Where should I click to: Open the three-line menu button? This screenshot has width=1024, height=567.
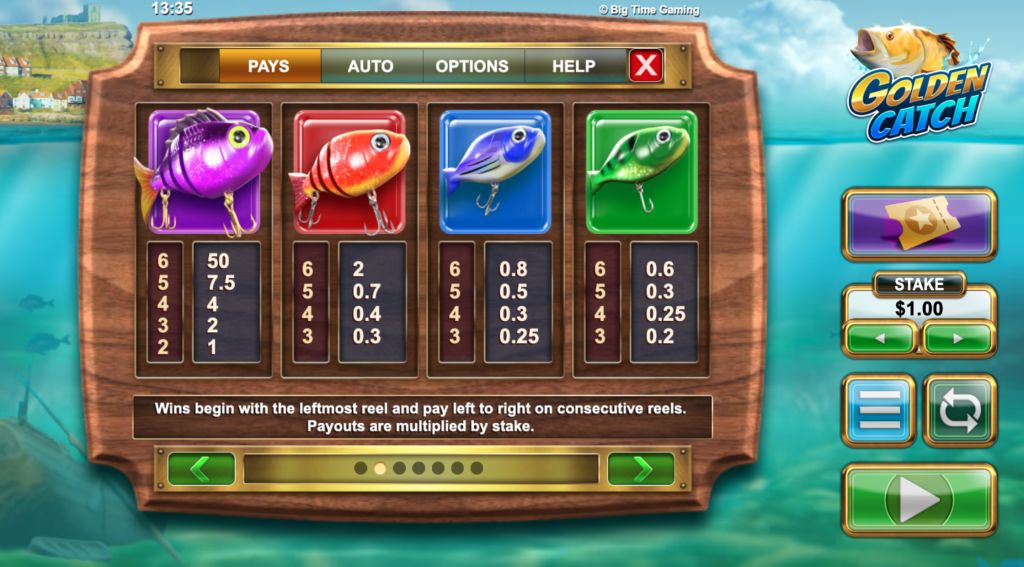tap(879, 410)
